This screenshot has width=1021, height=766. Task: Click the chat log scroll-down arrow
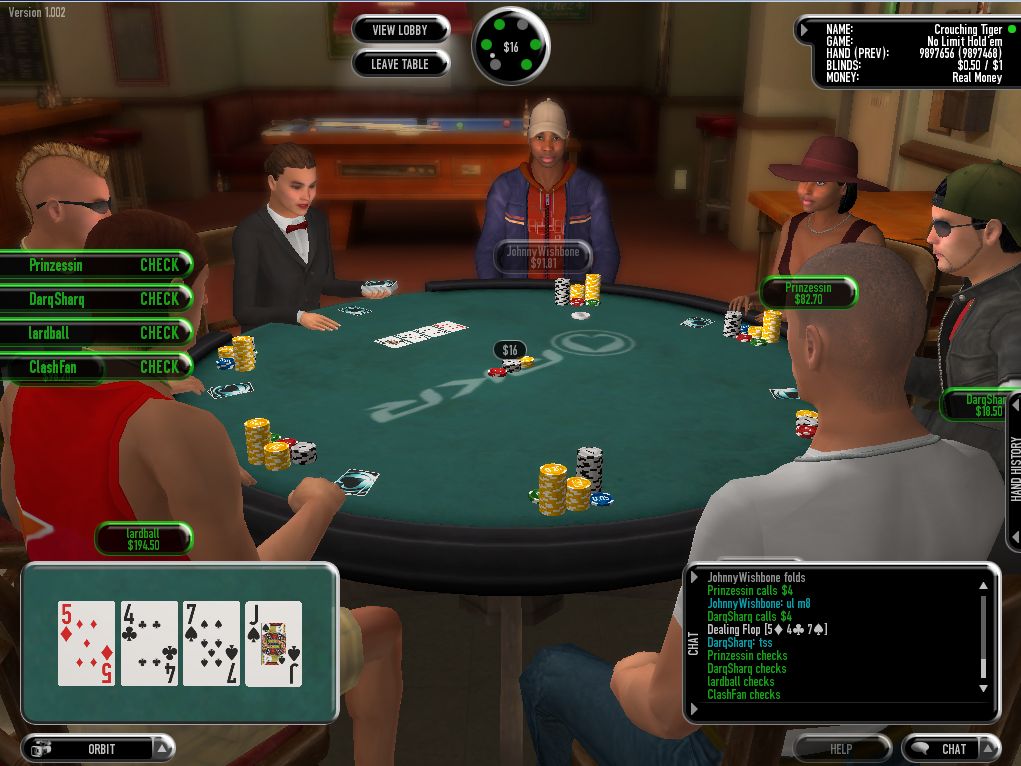pyautogui.click(x=984, y=689)
